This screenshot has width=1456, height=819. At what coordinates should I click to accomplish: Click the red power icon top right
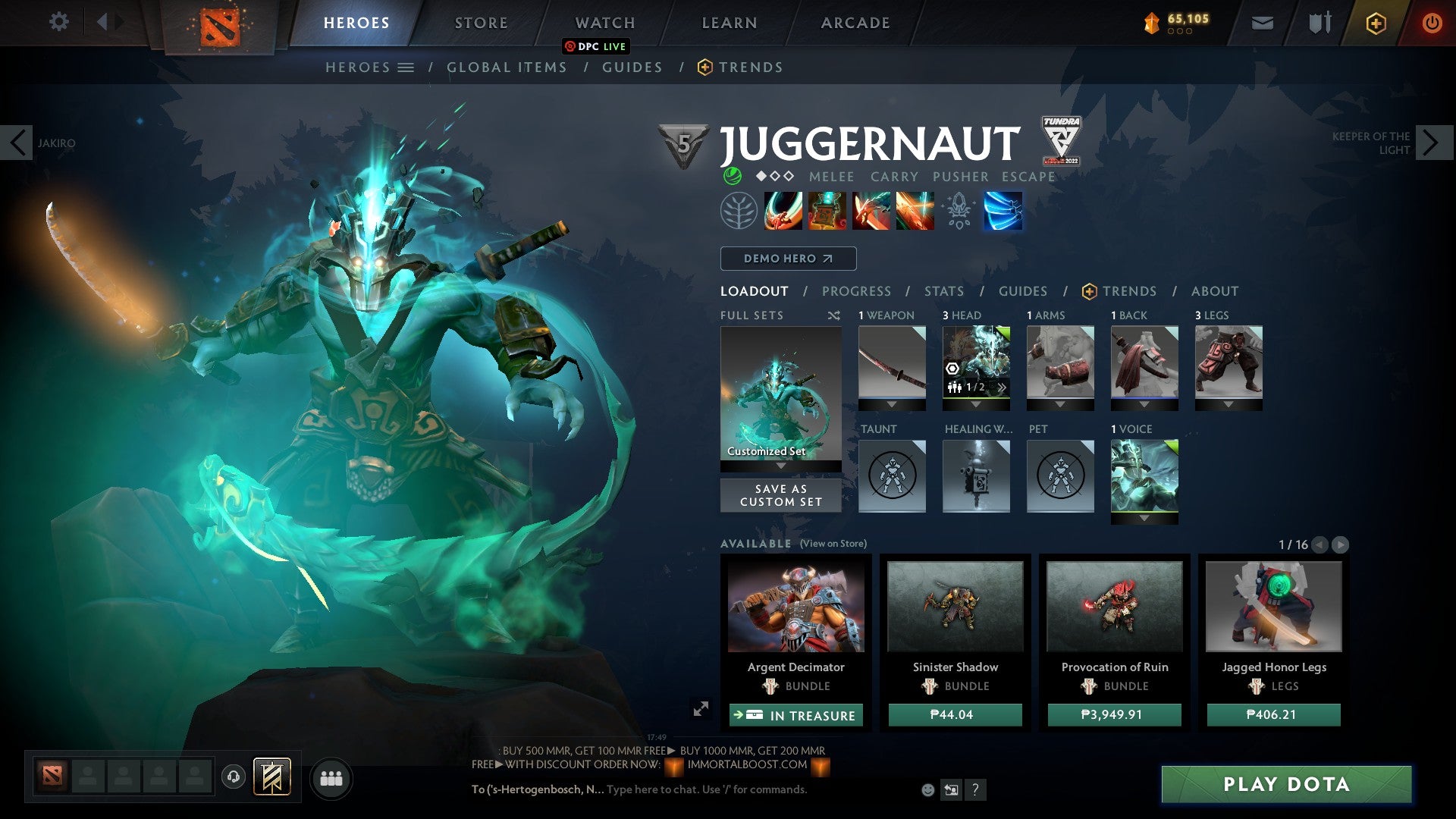point(1432,22)
